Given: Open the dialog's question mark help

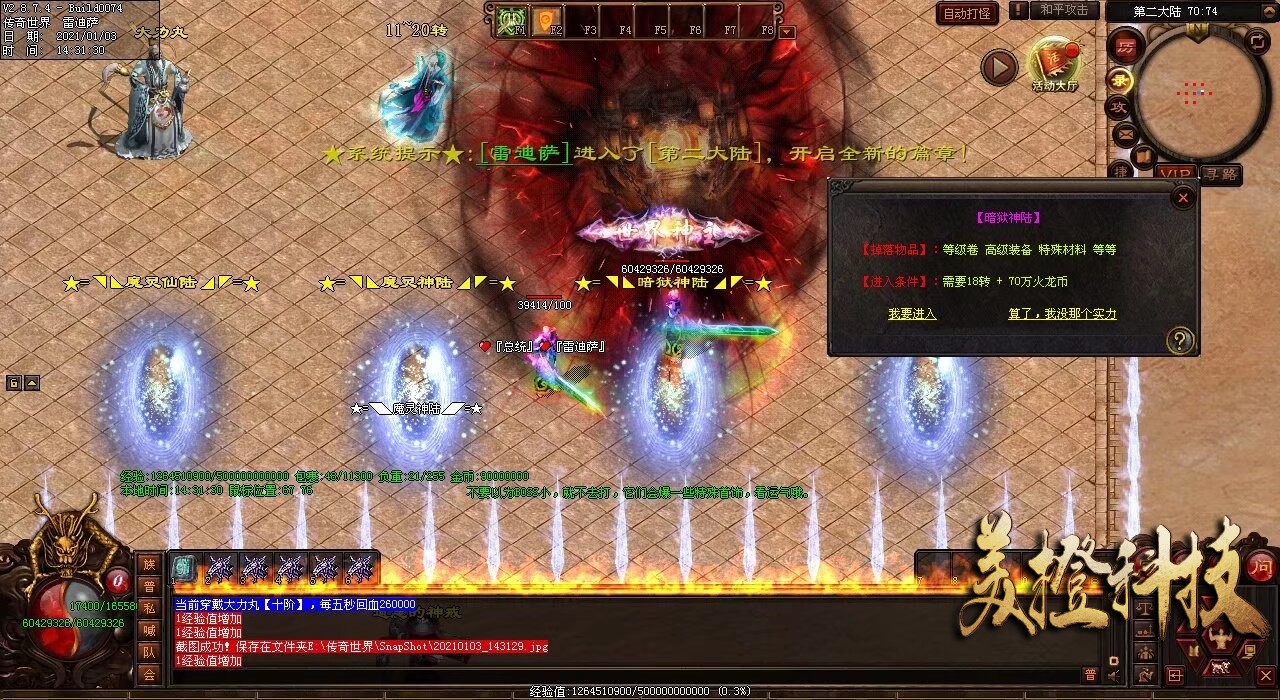Looking at the screenshot, I should pos(1179,341).
